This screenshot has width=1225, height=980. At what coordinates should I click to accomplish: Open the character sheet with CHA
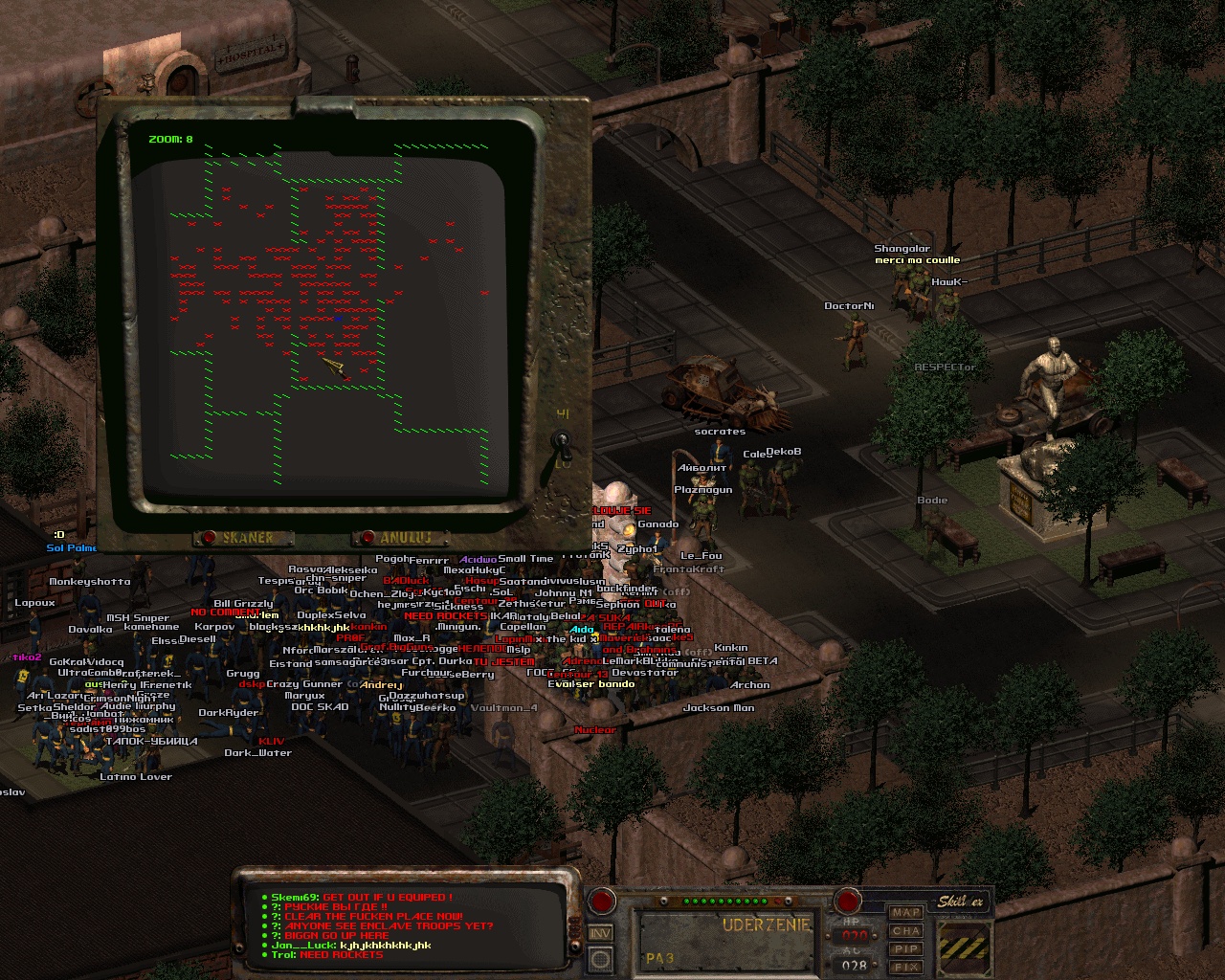pyautogui.click(x=905, y=931)
